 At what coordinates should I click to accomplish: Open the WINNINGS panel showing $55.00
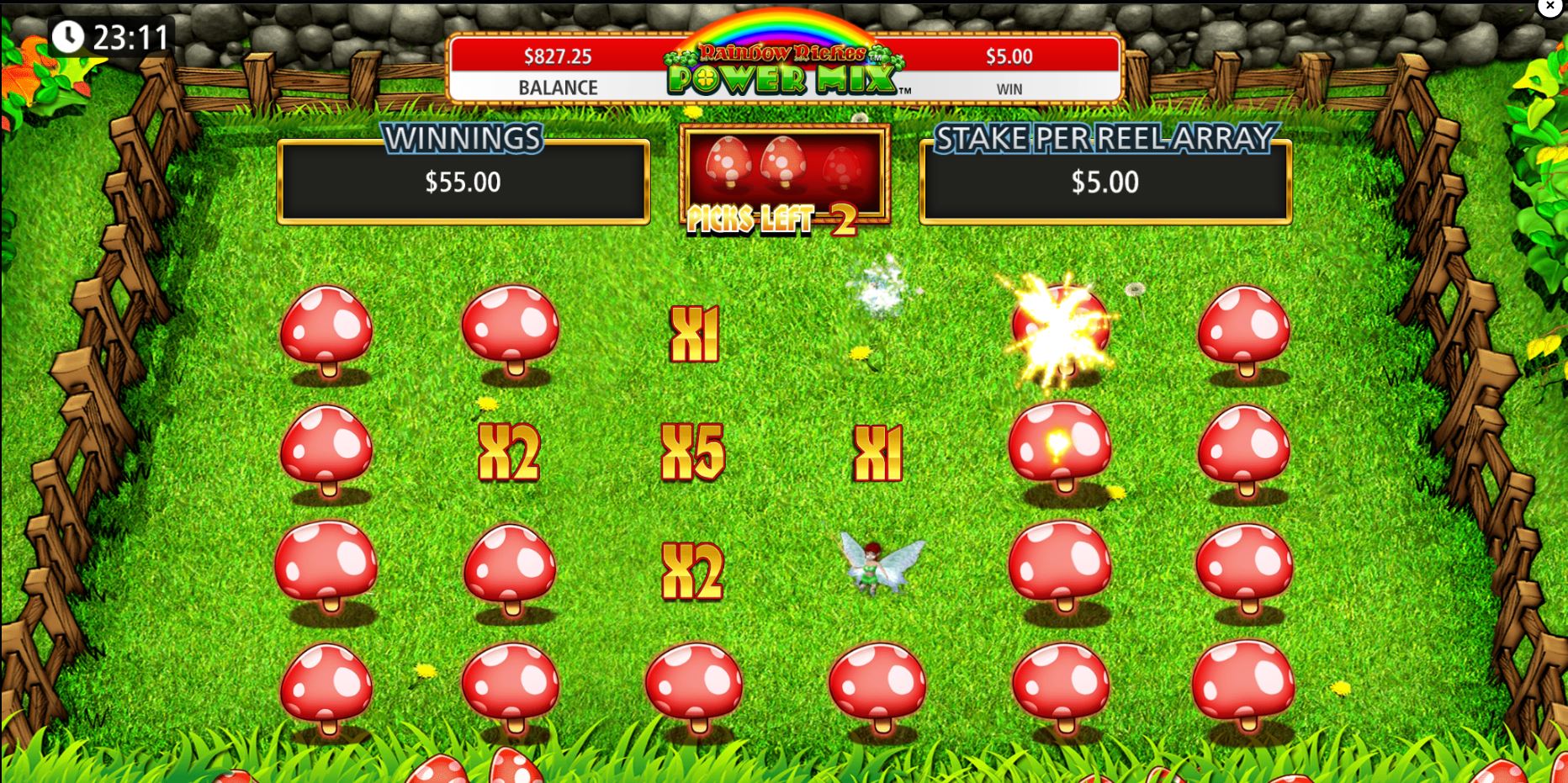[x=464, y=180]
